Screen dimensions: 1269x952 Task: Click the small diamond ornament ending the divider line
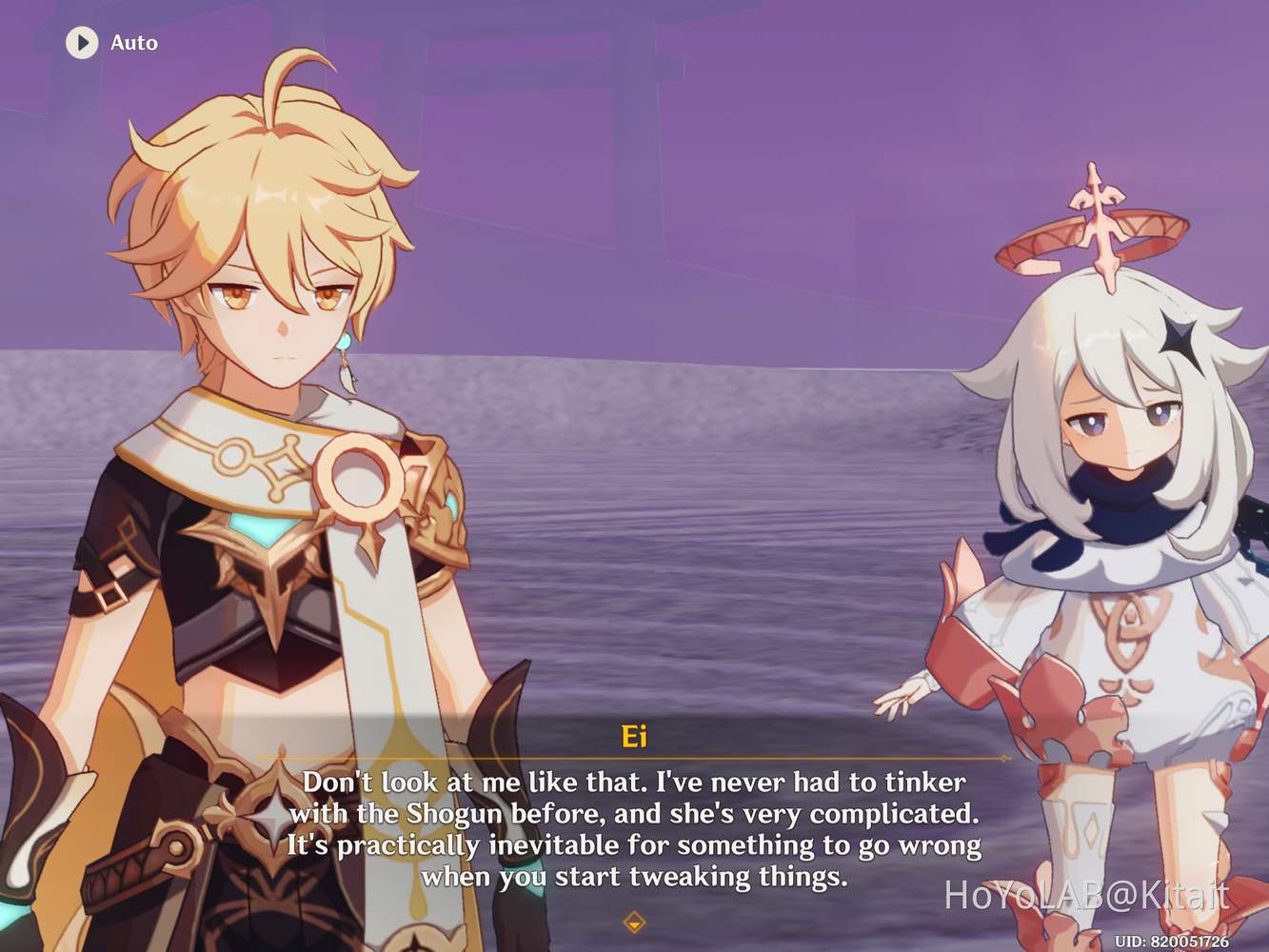pyautogui.click(x=1002, y=759)
